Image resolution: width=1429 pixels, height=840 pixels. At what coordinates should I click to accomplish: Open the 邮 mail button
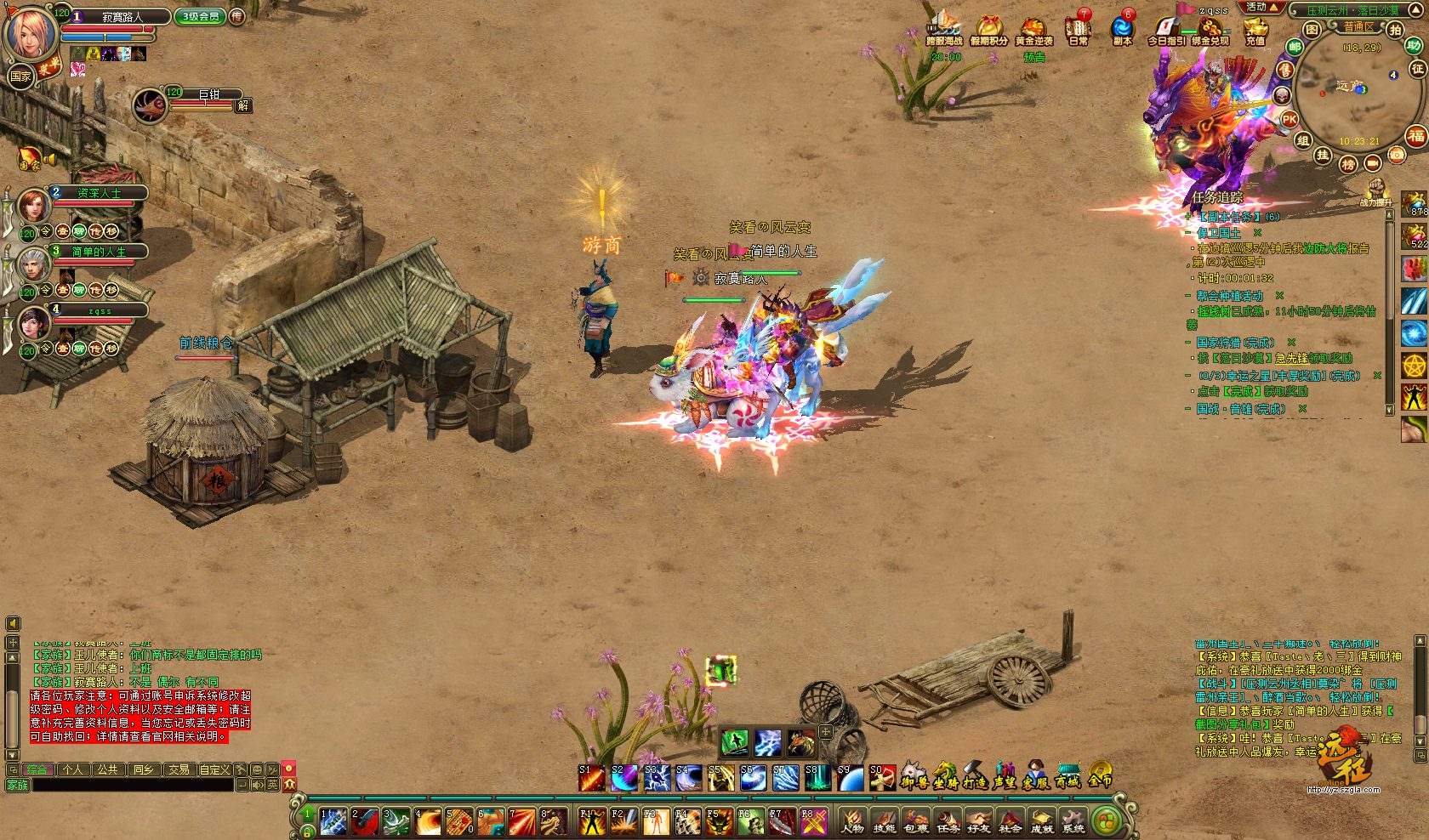pos(1295,48)
